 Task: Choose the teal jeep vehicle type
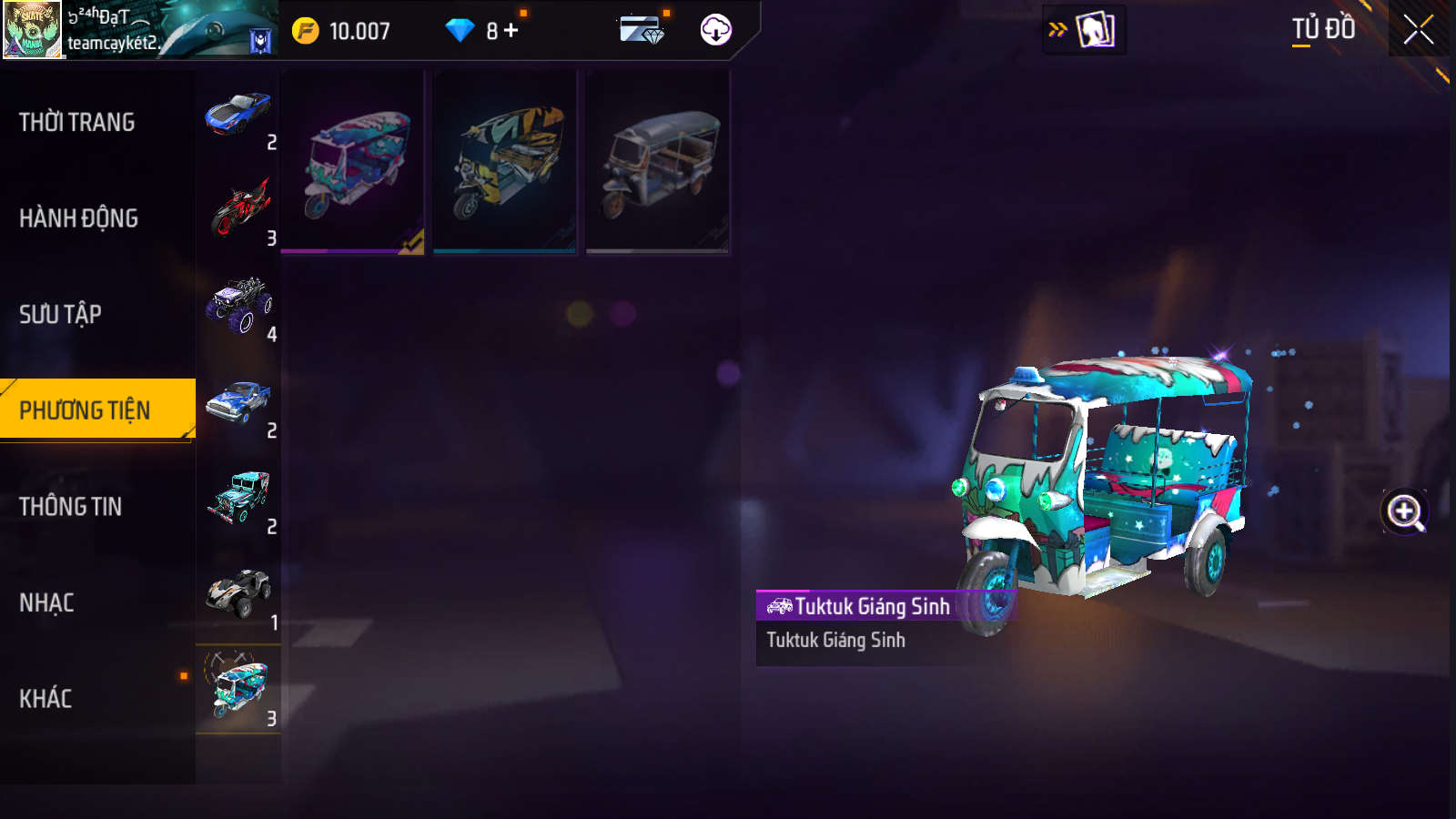click(238, 500)
